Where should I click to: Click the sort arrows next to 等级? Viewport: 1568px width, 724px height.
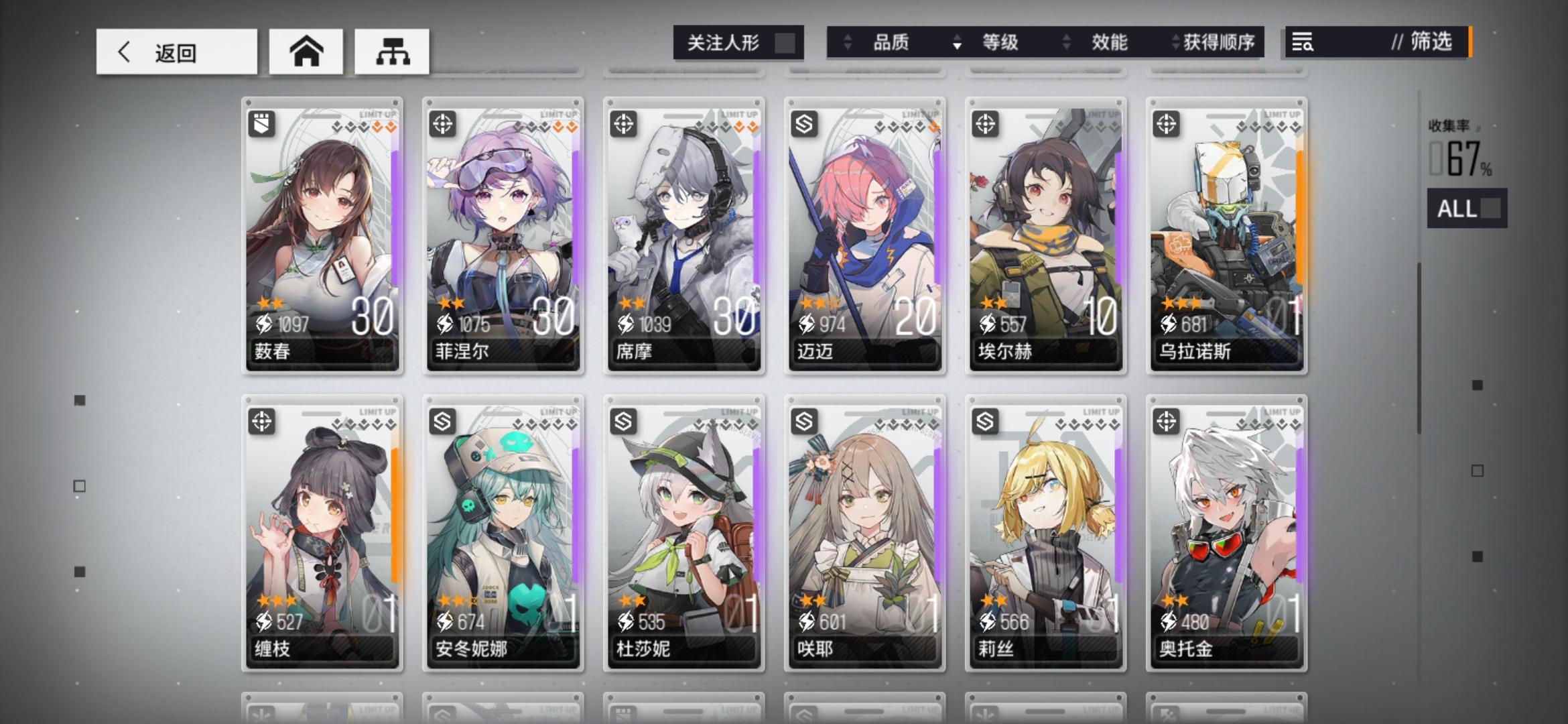957,42
